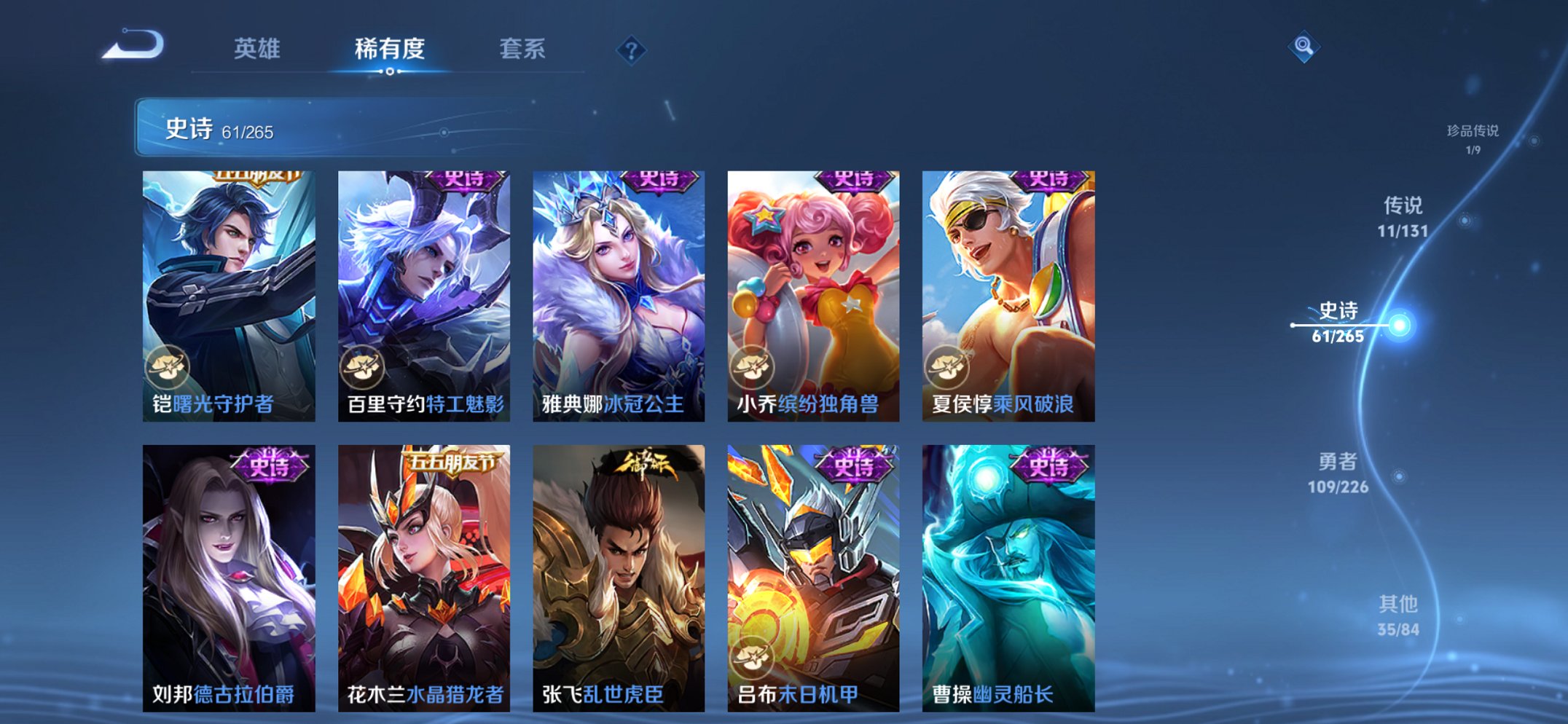
Task: Open the help question mark icon
Action: click(631, 50)
